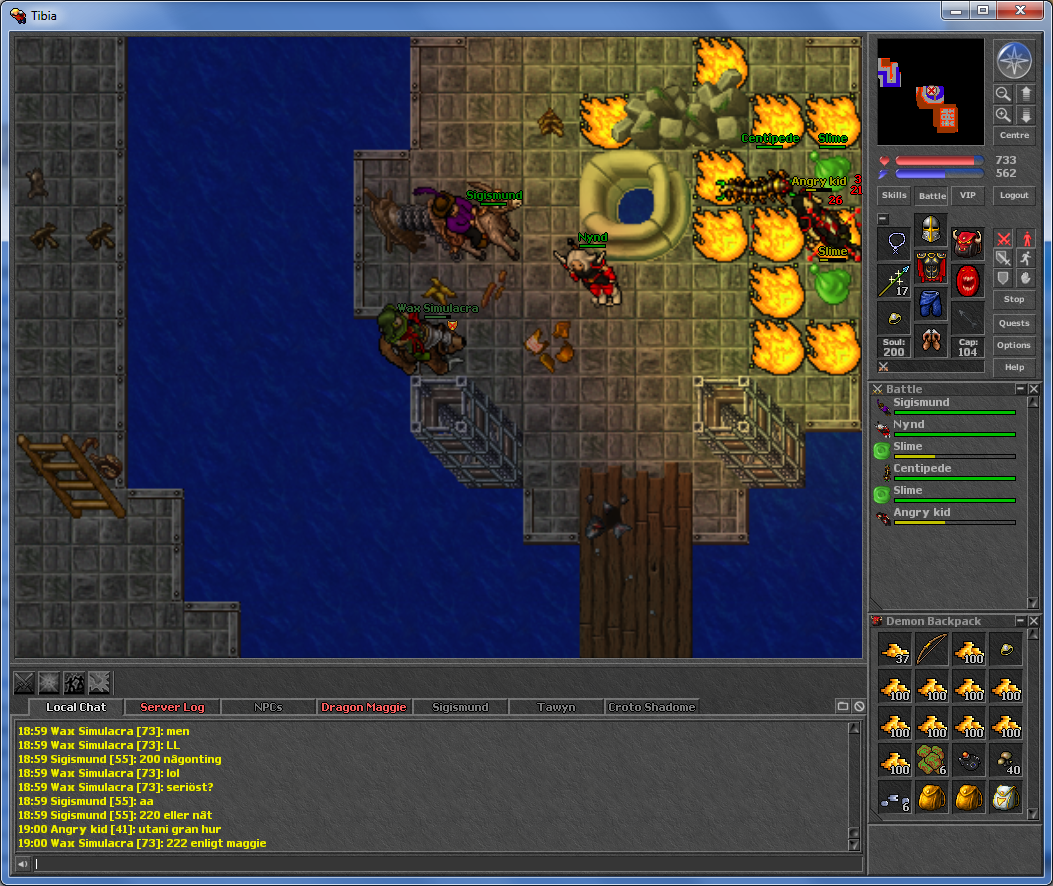The image size is (1053, 886).
Task: Toggle the Battle list button
Action: pos(931,196)
